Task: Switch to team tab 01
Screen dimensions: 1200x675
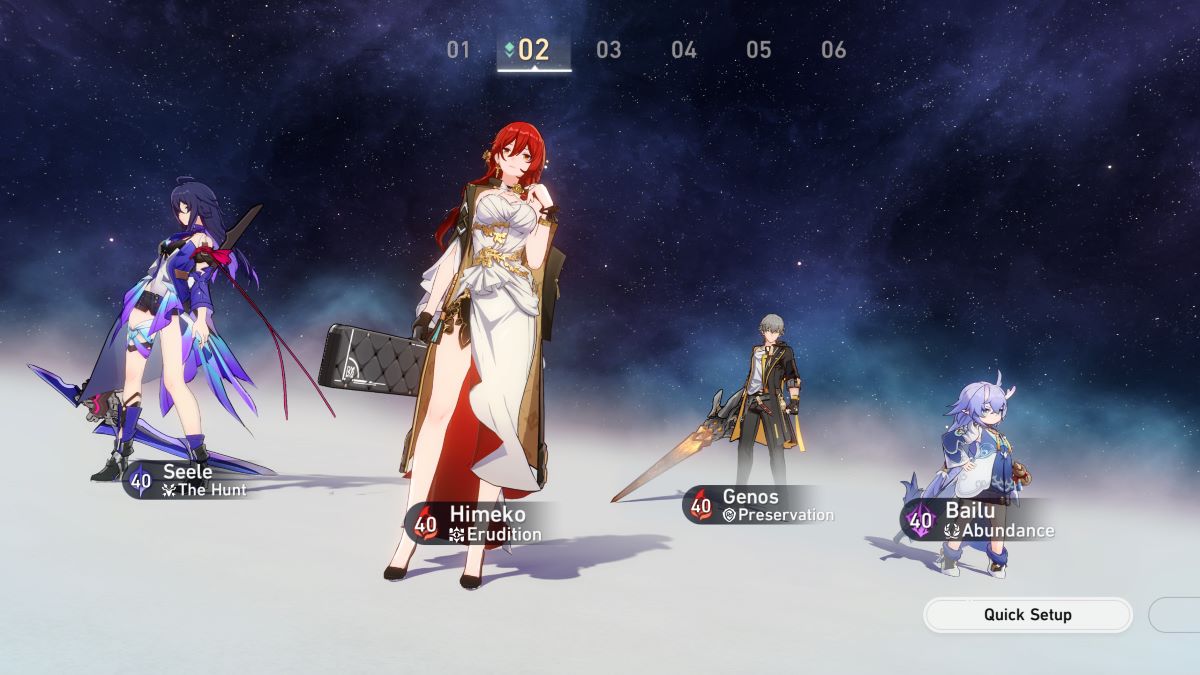Action: click(x=458, y=50)
